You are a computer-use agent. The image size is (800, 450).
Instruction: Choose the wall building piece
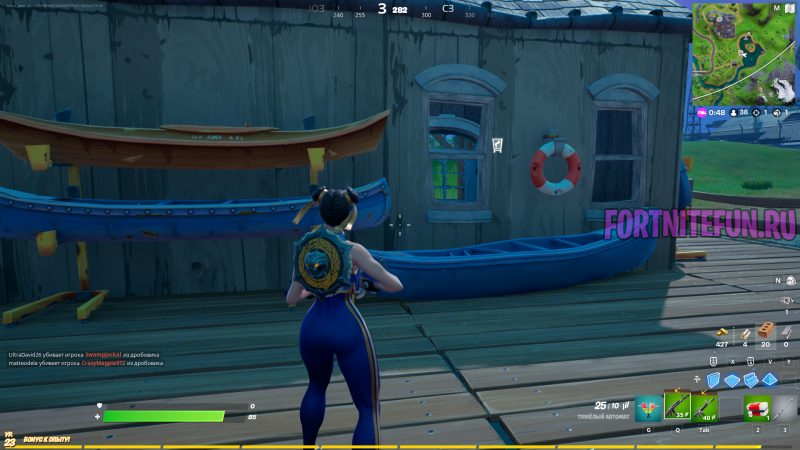(x=714, y=379)
